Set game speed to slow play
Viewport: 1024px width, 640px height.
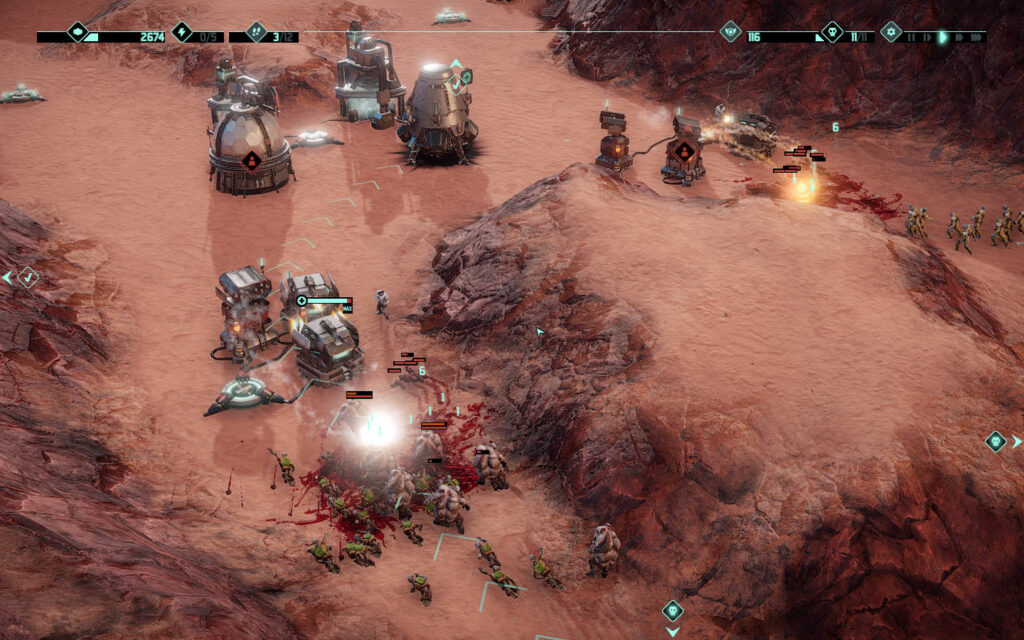[927, 37]
